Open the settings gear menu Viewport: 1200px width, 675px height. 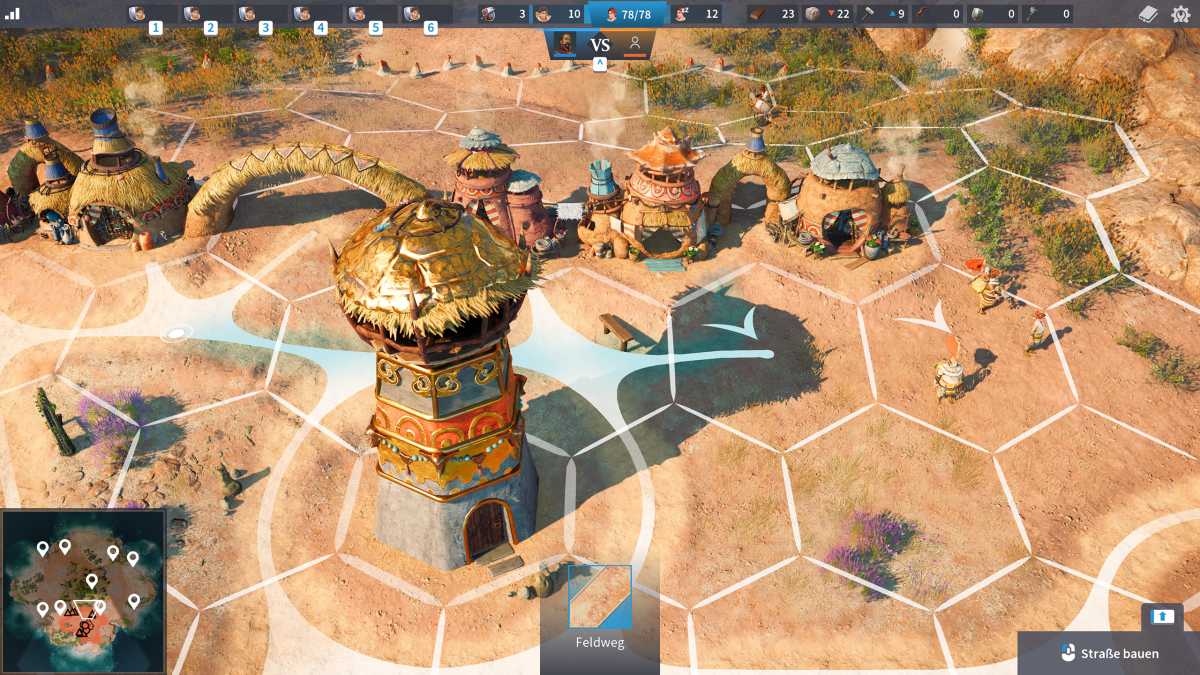1181,14
